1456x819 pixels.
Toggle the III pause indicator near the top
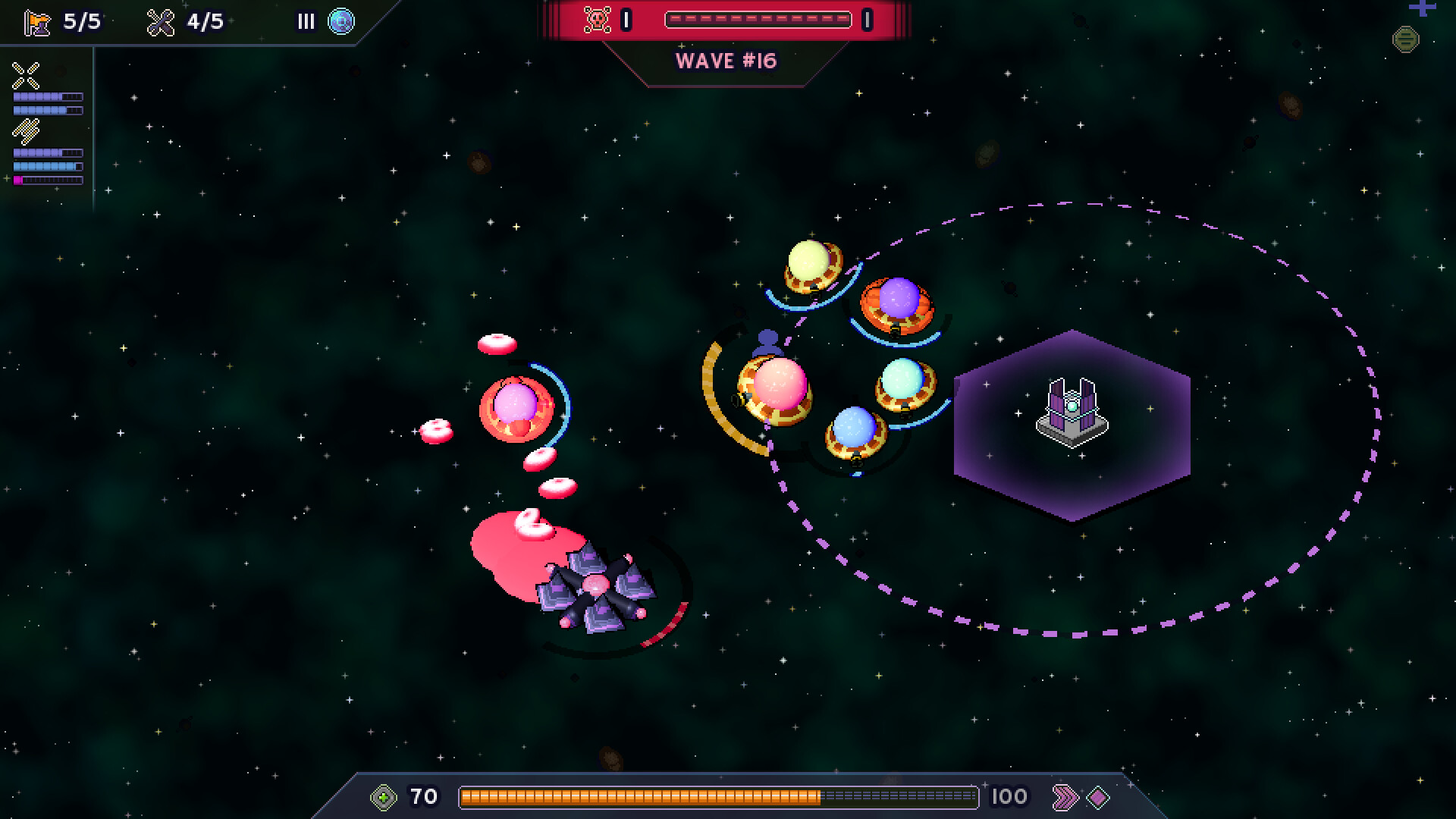click(x=305, y=21)
